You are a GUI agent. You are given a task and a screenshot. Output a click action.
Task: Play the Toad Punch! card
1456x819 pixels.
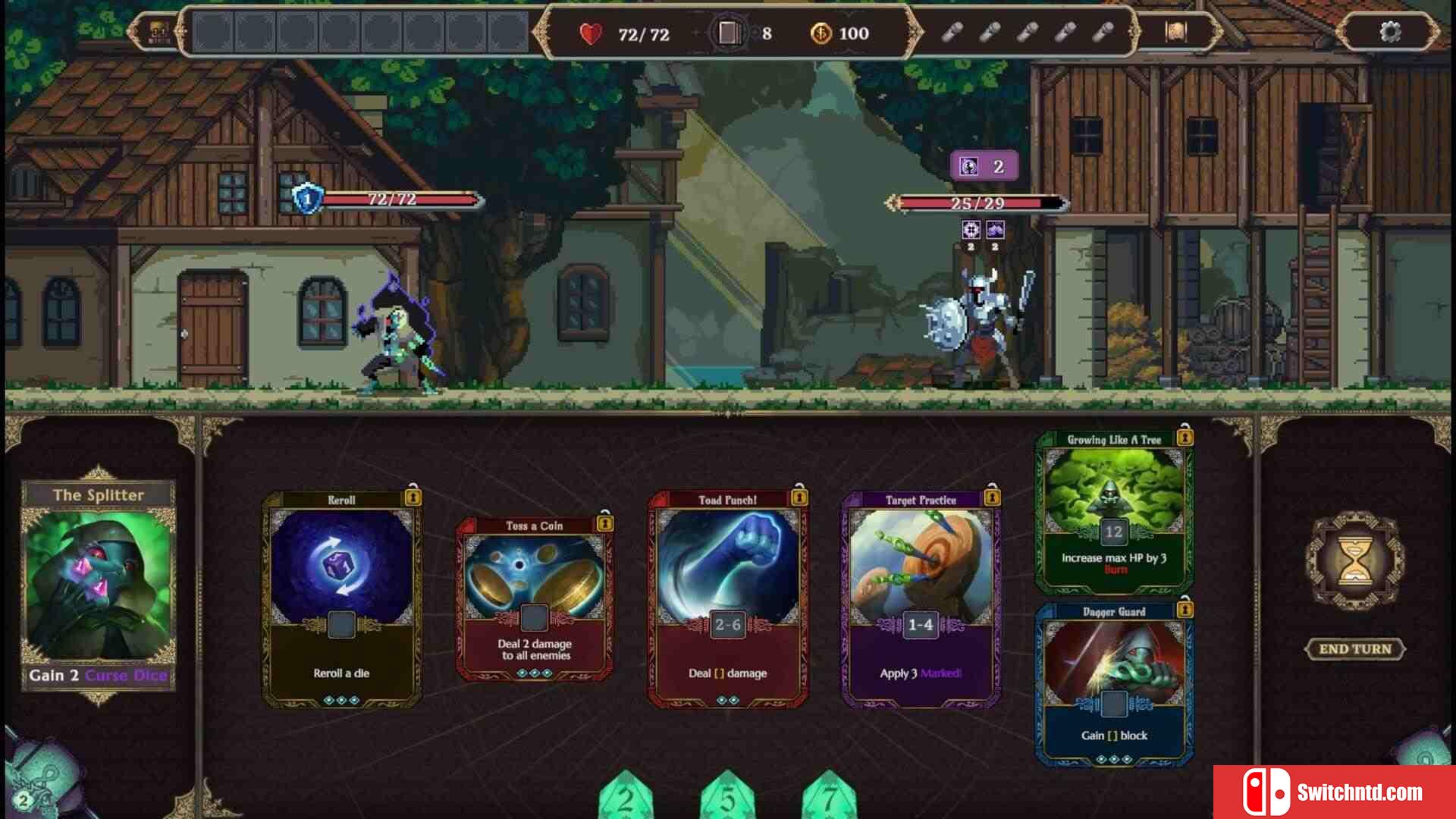click(727, 599)
